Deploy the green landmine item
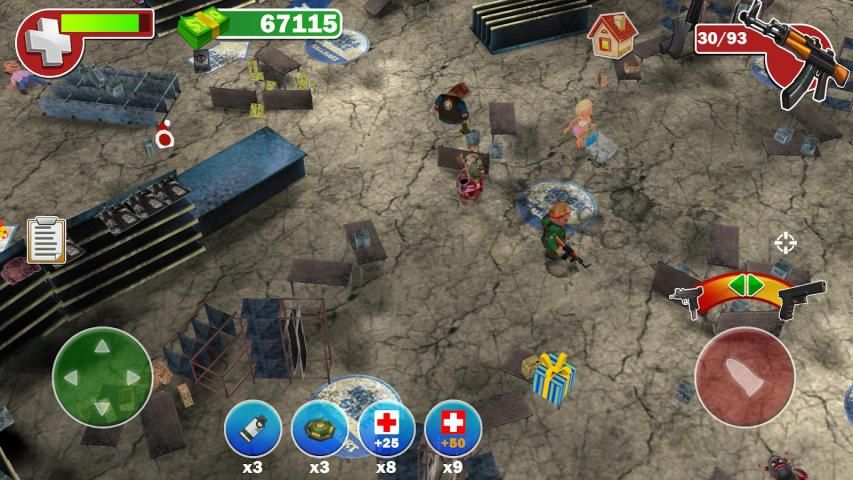The width and height of the screenshot is (853, 480). (x=319, y=429)
